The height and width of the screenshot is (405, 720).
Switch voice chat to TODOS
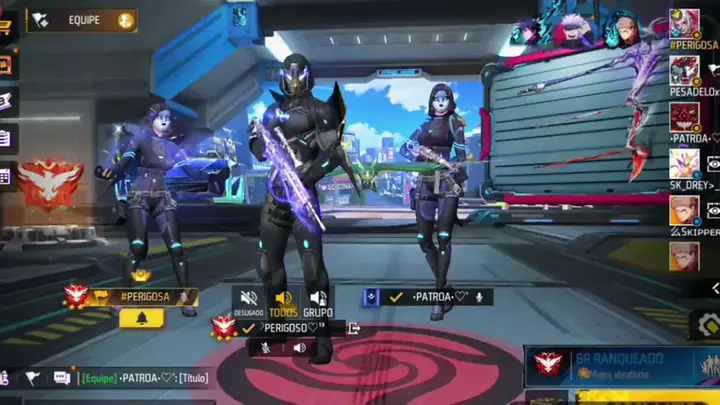tap(283, 302)
